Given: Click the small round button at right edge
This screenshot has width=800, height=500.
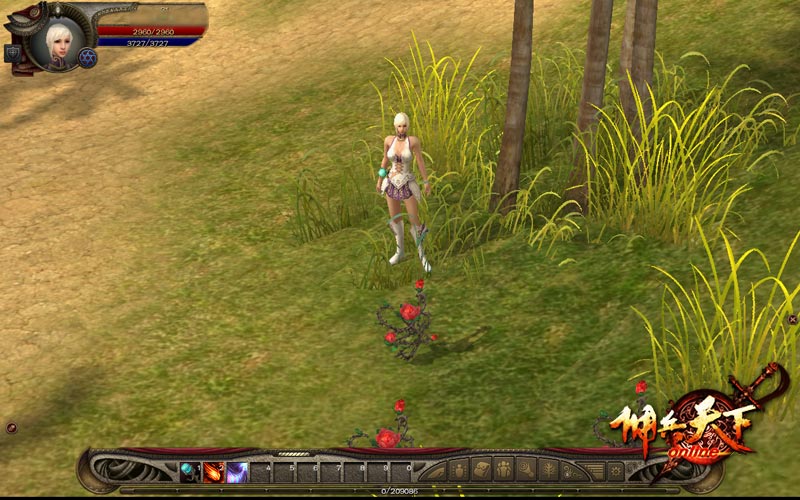Looking at the screenshot, I should (793, 319).
